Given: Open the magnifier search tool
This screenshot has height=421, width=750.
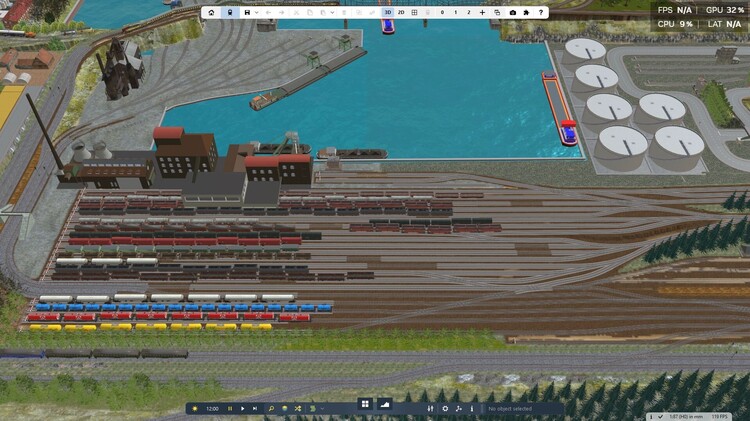Looking at the screenshot, I should click(x=271, y=408).
